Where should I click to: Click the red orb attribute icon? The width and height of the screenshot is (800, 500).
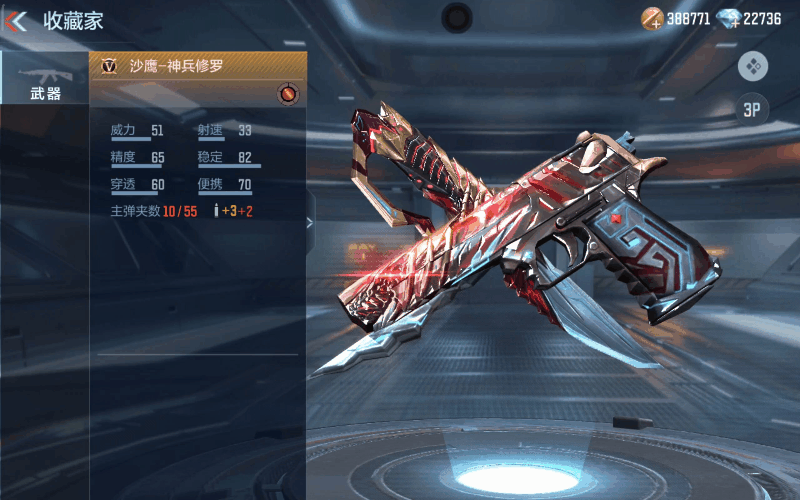288,93
